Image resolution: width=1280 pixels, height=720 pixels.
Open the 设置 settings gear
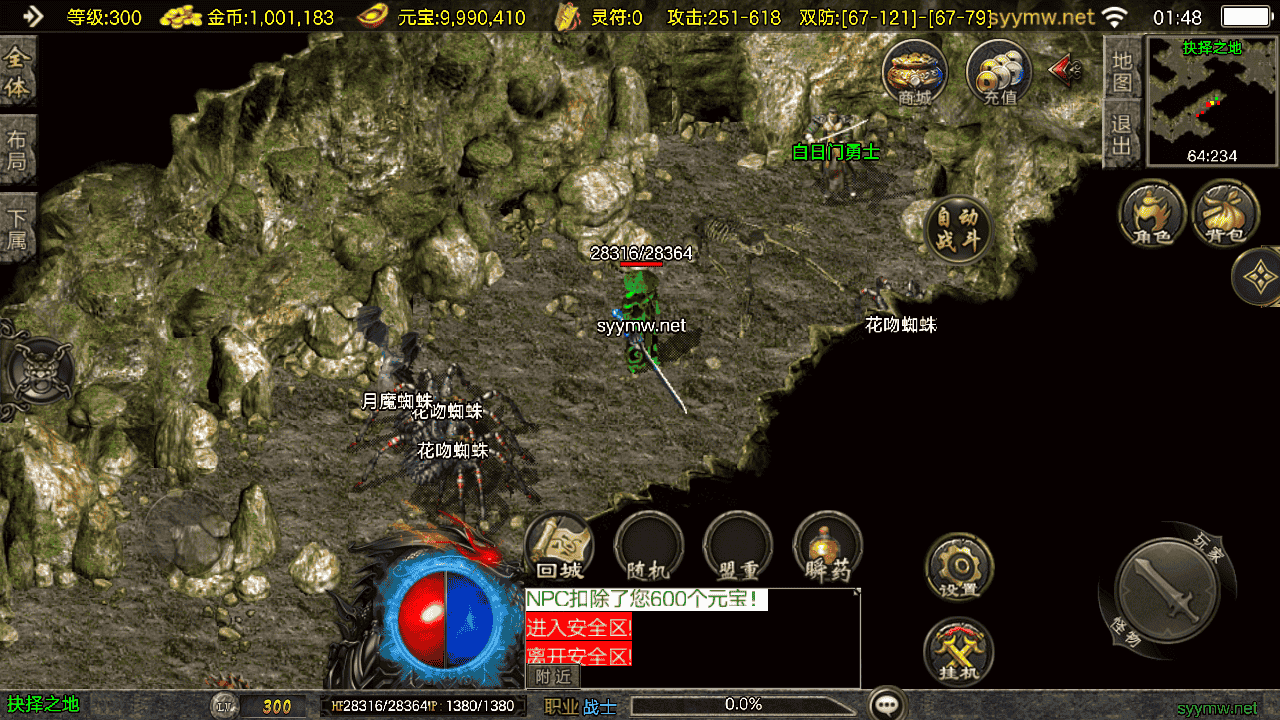[958, 567]
